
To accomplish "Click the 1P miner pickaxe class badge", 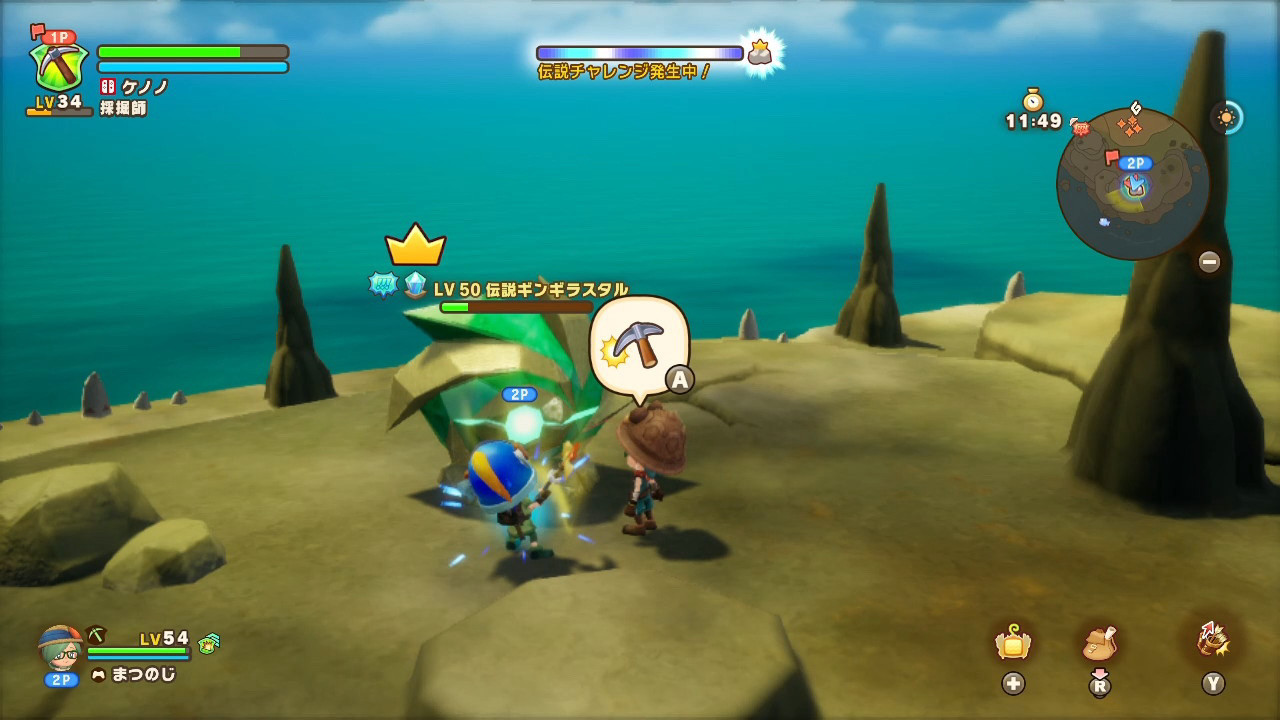I will pos(59,66).
